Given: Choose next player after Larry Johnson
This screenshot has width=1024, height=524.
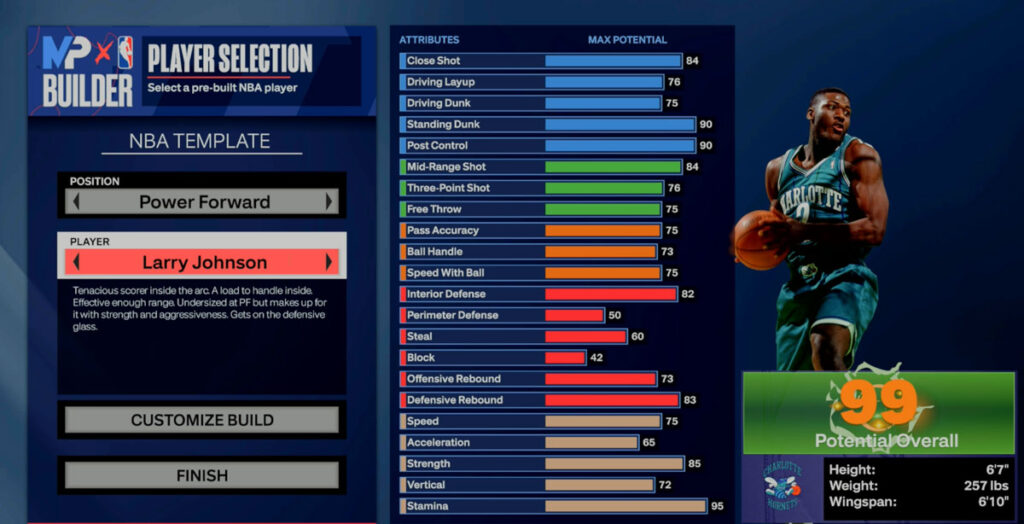Looking at the screenshot, I should [x=329, y=263].
